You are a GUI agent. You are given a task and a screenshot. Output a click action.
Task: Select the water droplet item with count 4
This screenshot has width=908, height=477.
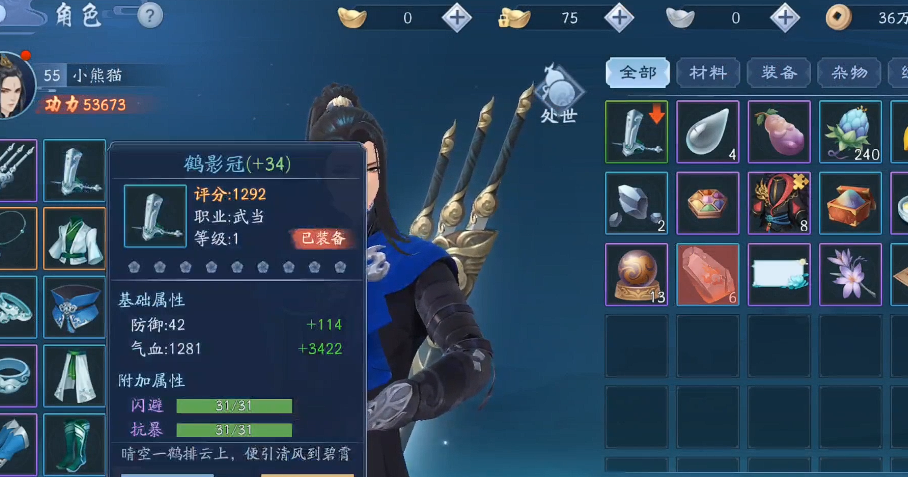pyautogui.click(x=708, y=131)
